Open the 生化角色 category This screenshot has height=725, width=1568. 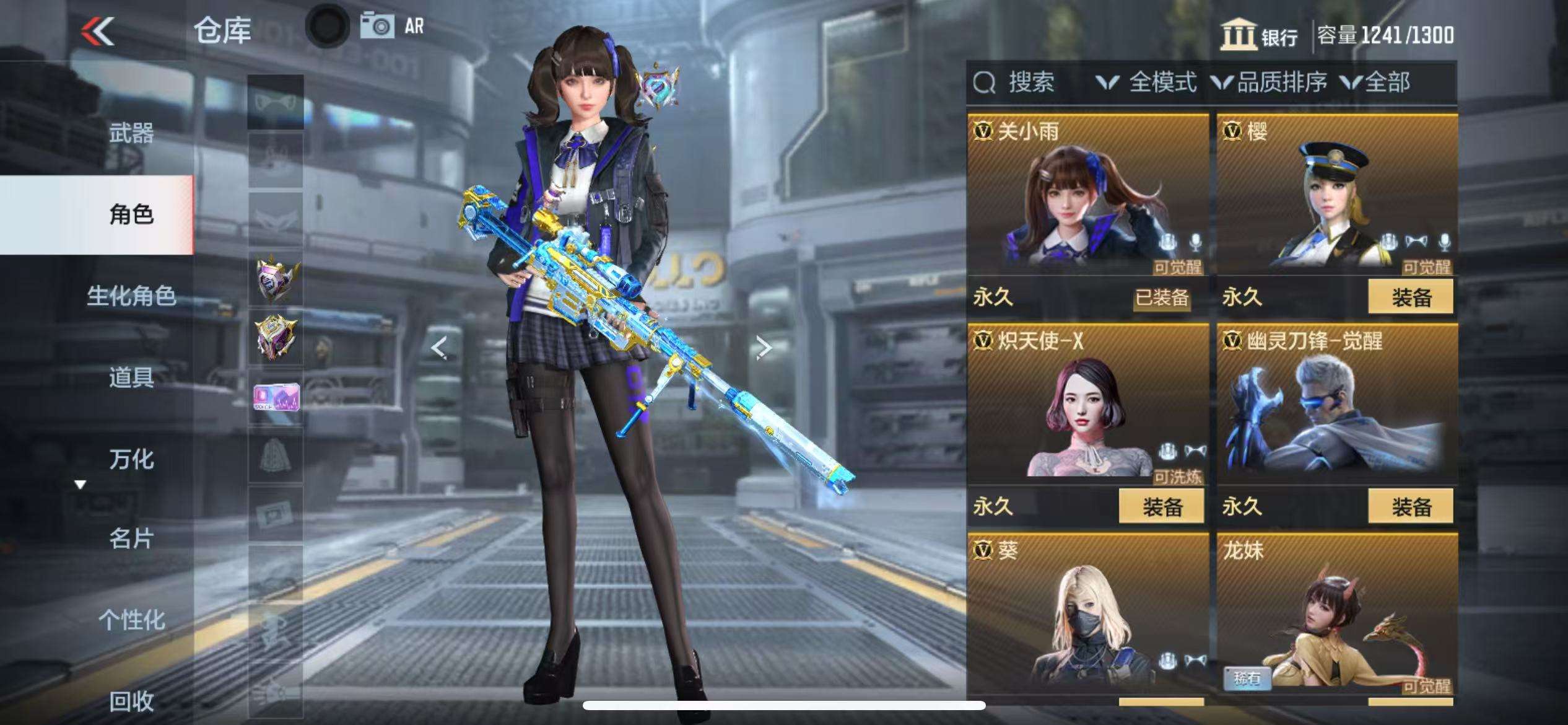point(131,296)
